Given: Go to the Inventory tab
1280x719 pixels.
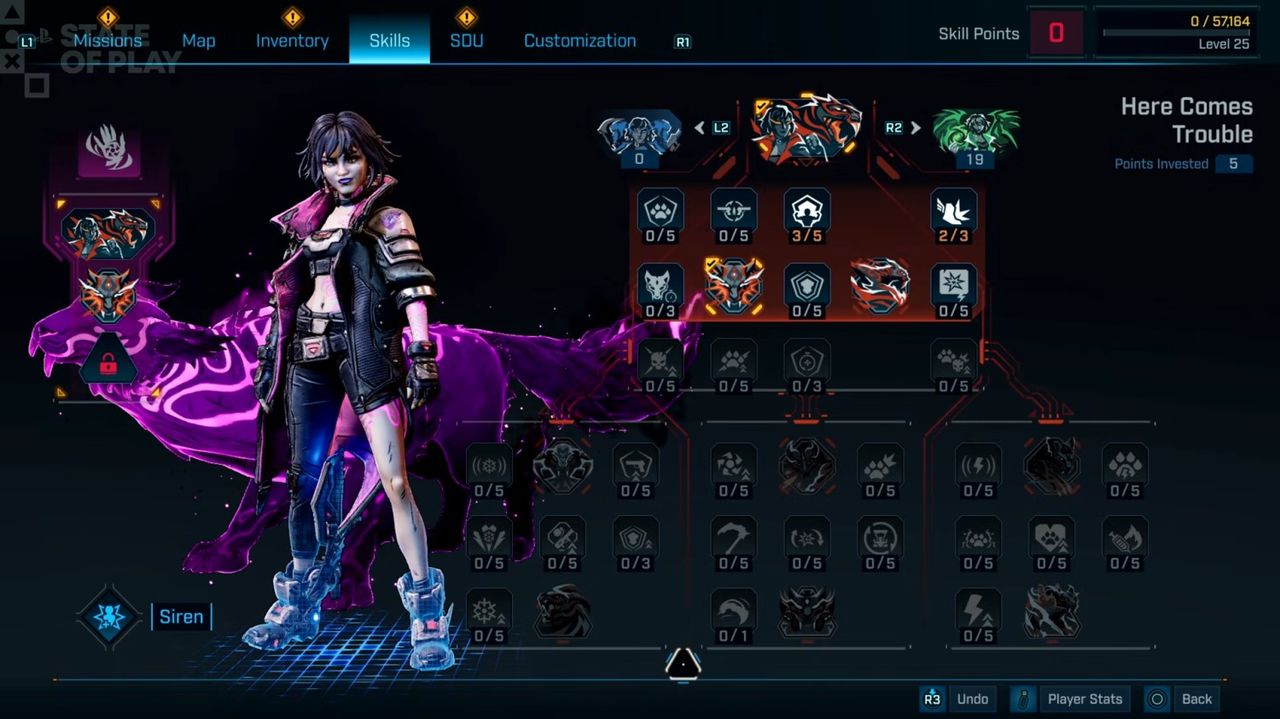Looking at the screenshot, I should click(292, 41).
